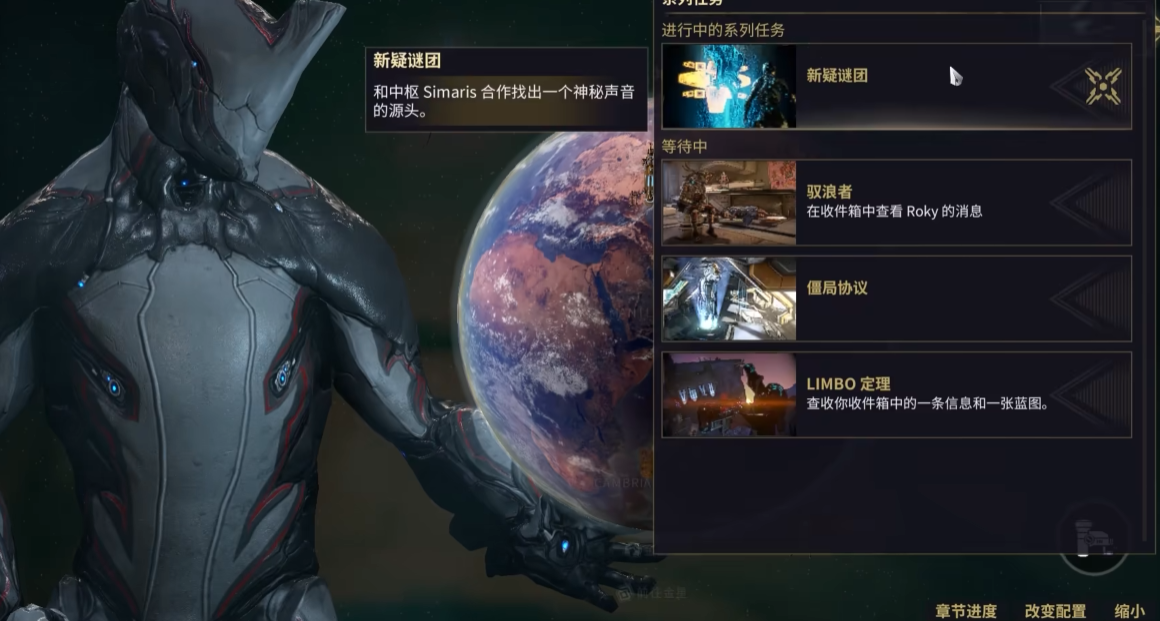The height and width of the screenshot is (621, 1160).
Task: Click the LIMBO 定理 thumbnail image
Action: 729,394
